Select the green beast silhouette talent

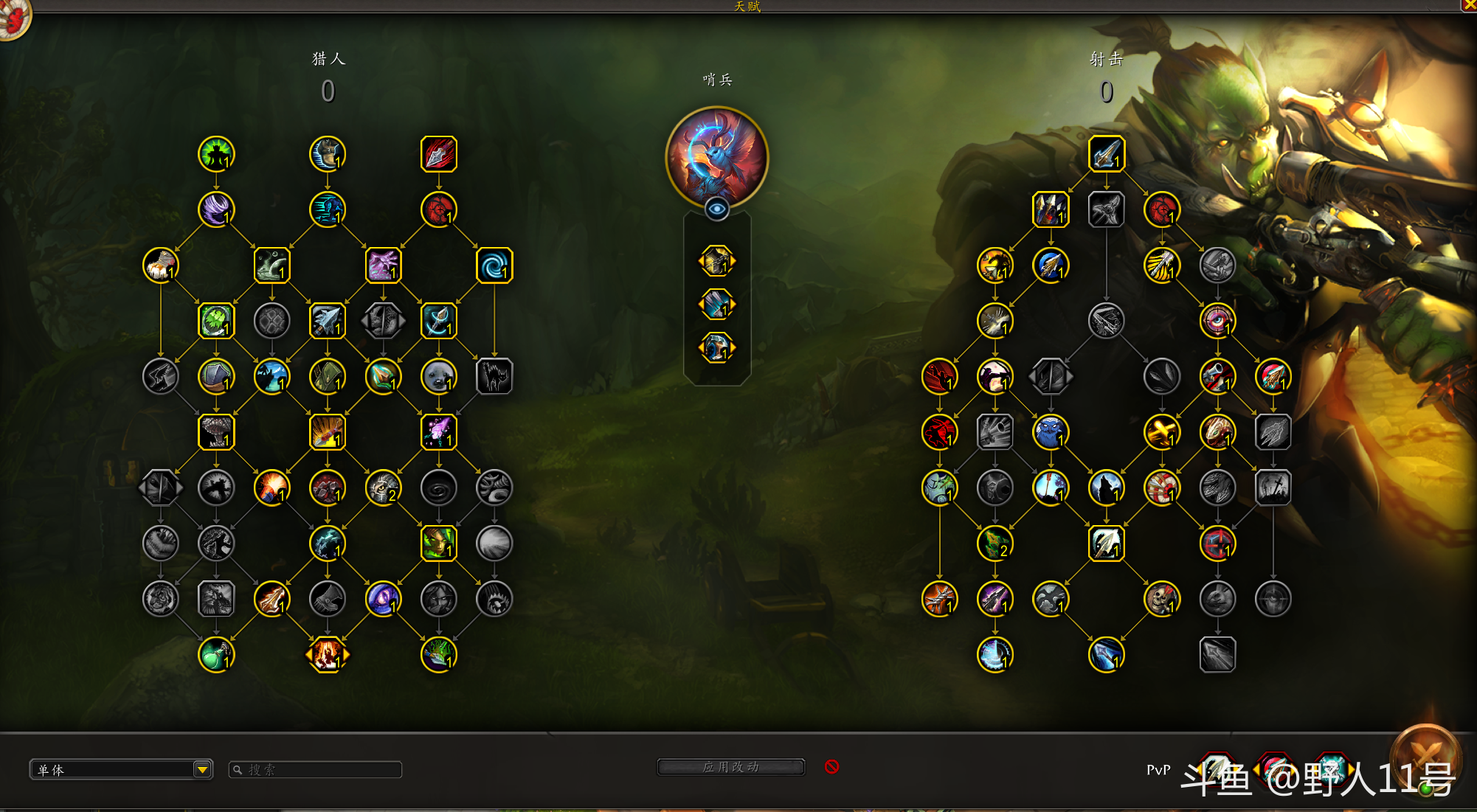216,154
